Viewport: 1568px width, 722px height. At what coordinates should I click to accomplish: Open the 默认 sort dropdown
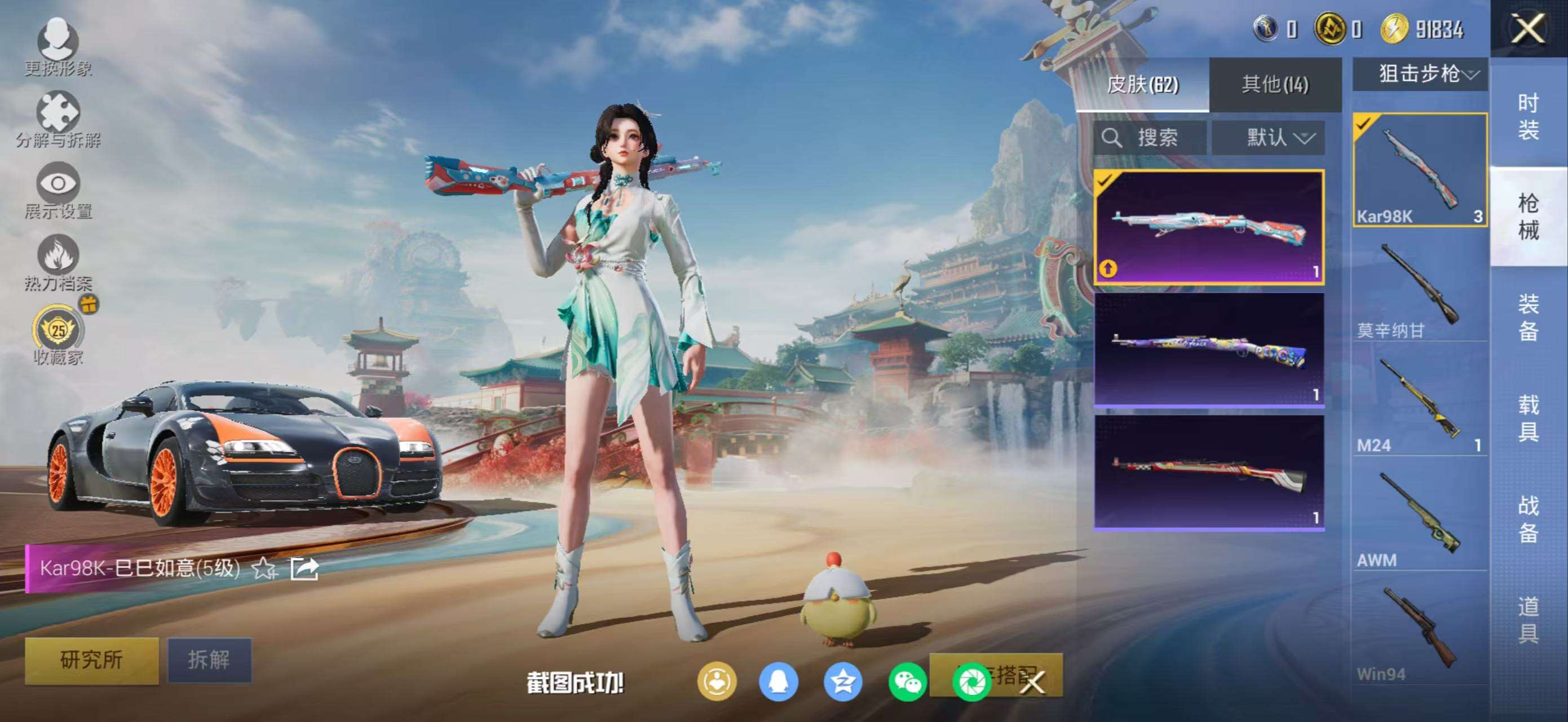coord(1269,138)
